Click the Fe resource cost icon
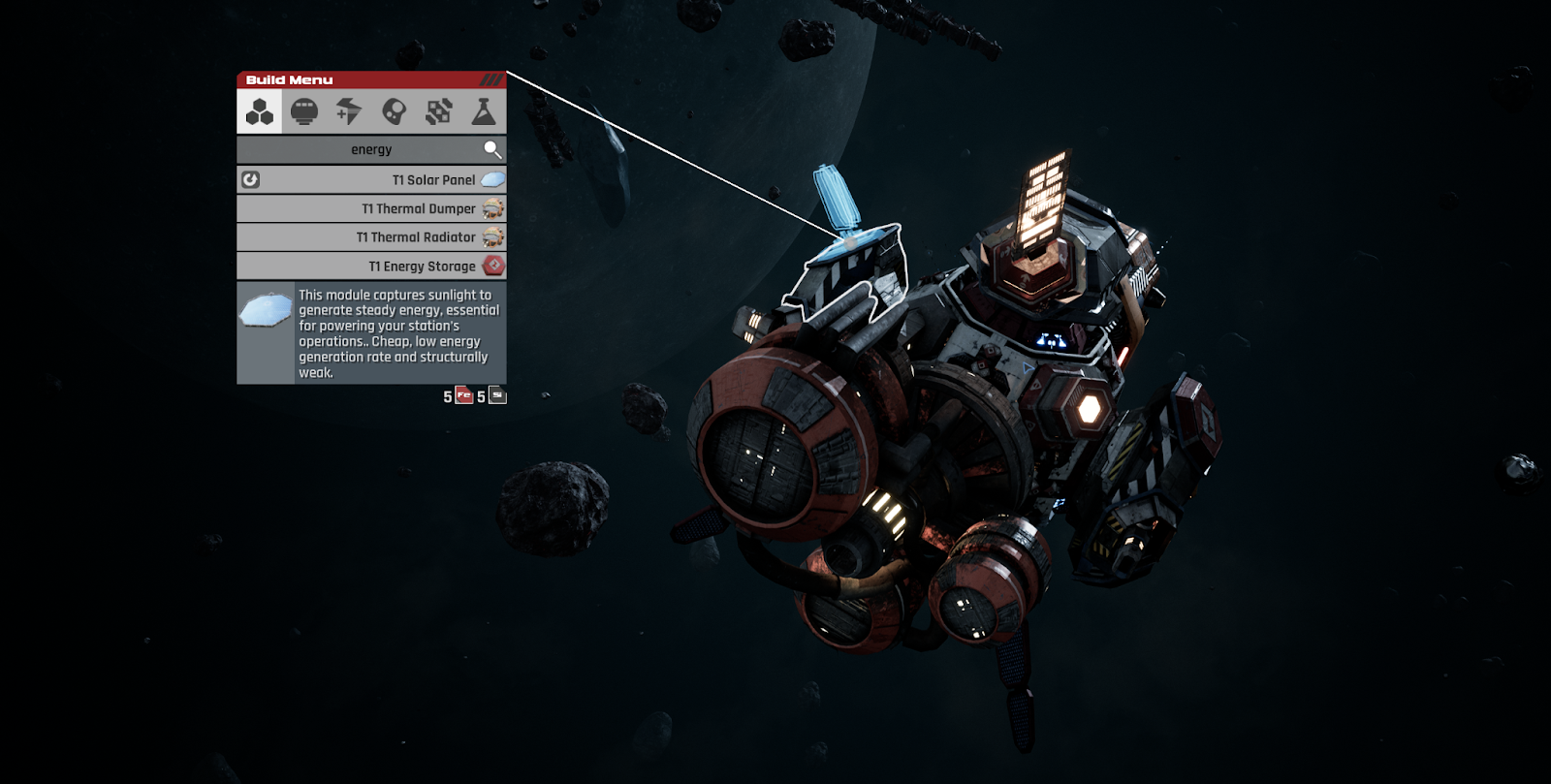The image size is (1551, 784). (461, 395)
